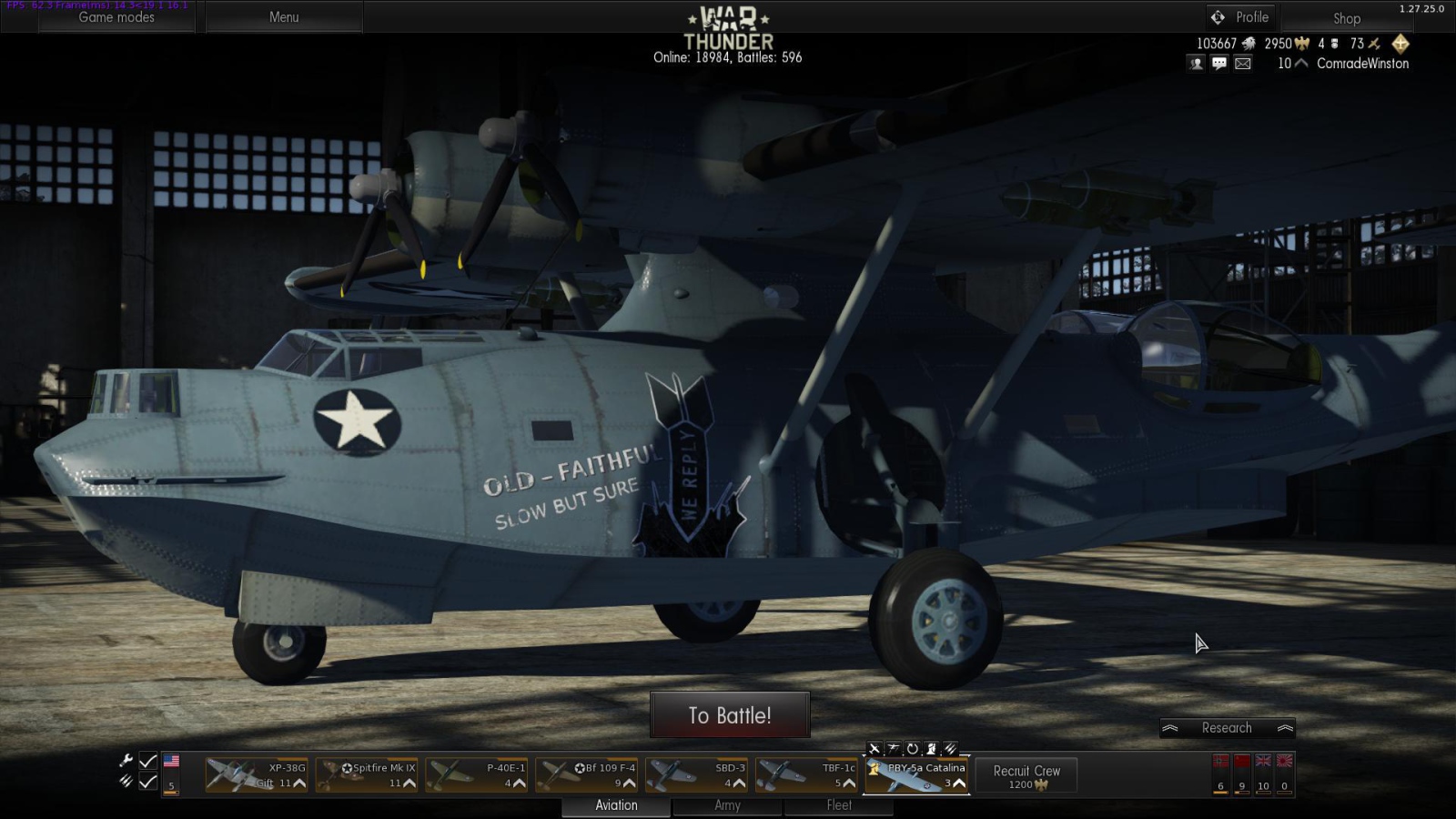Click the camouflage slashes icon above the Catalina
The image size is (1456, 819).
coord(951,748)
